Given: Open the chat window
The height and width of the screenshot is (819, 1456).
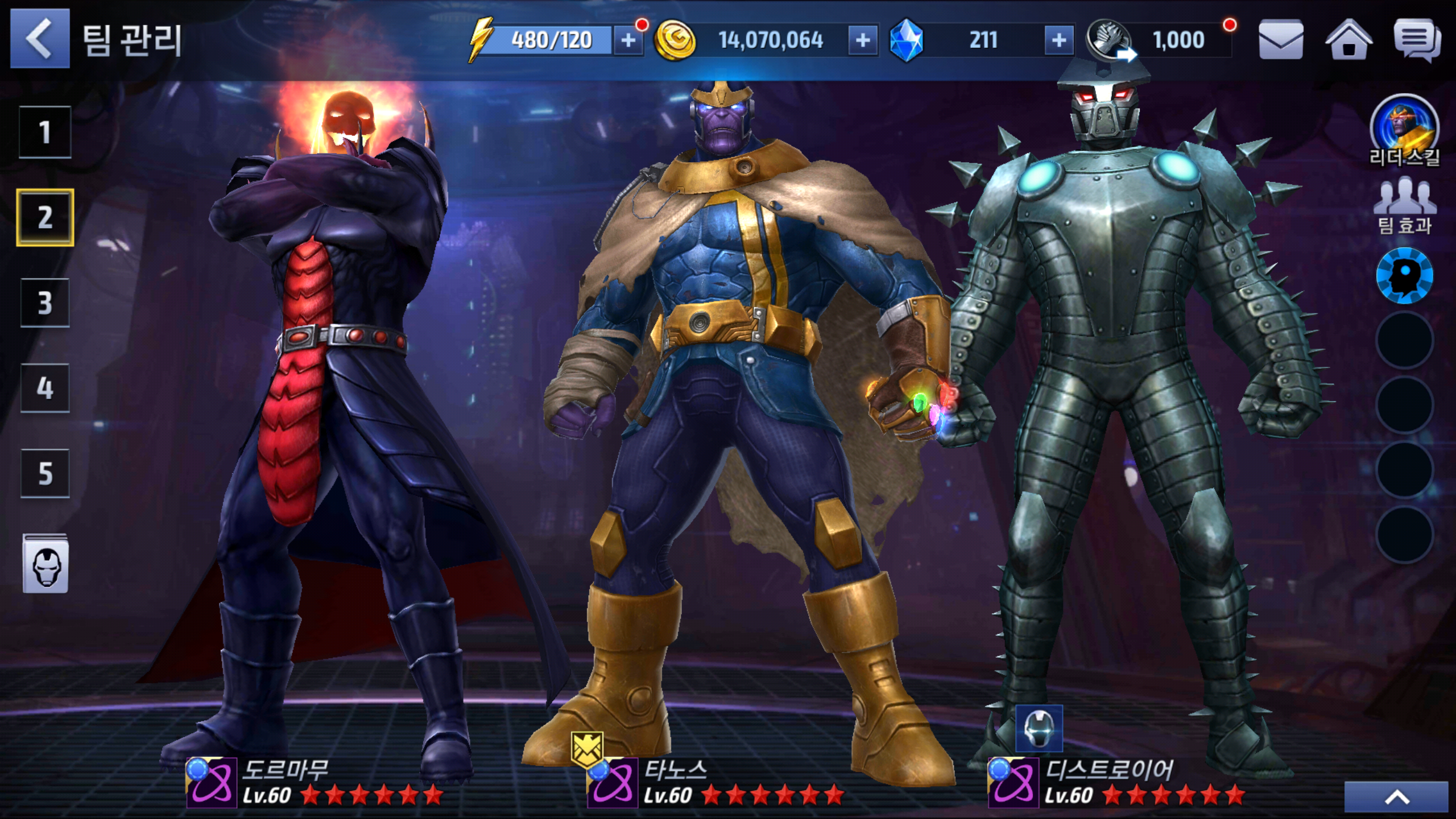Looking at the screenshot, I should coord(1417,40).
